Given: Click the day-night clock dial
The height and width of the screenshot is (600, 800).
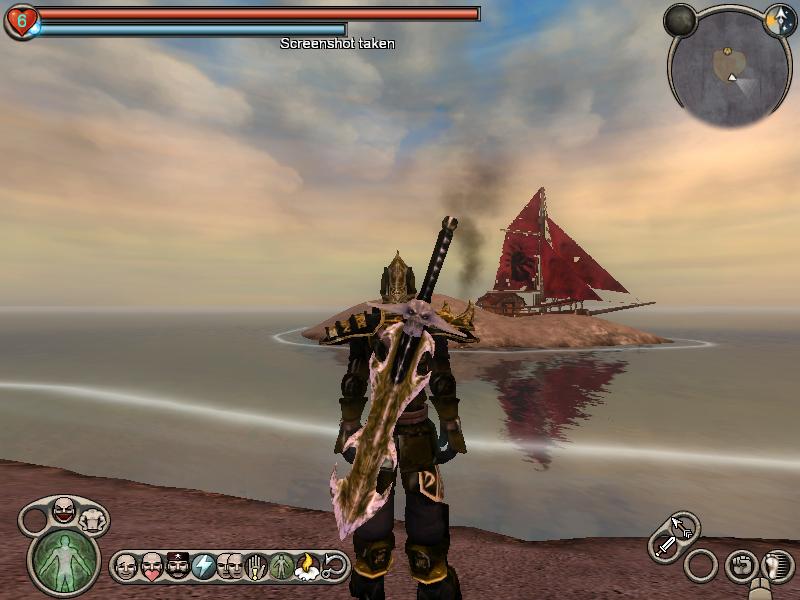Looking at the screenshot, I should coord(779,20).
